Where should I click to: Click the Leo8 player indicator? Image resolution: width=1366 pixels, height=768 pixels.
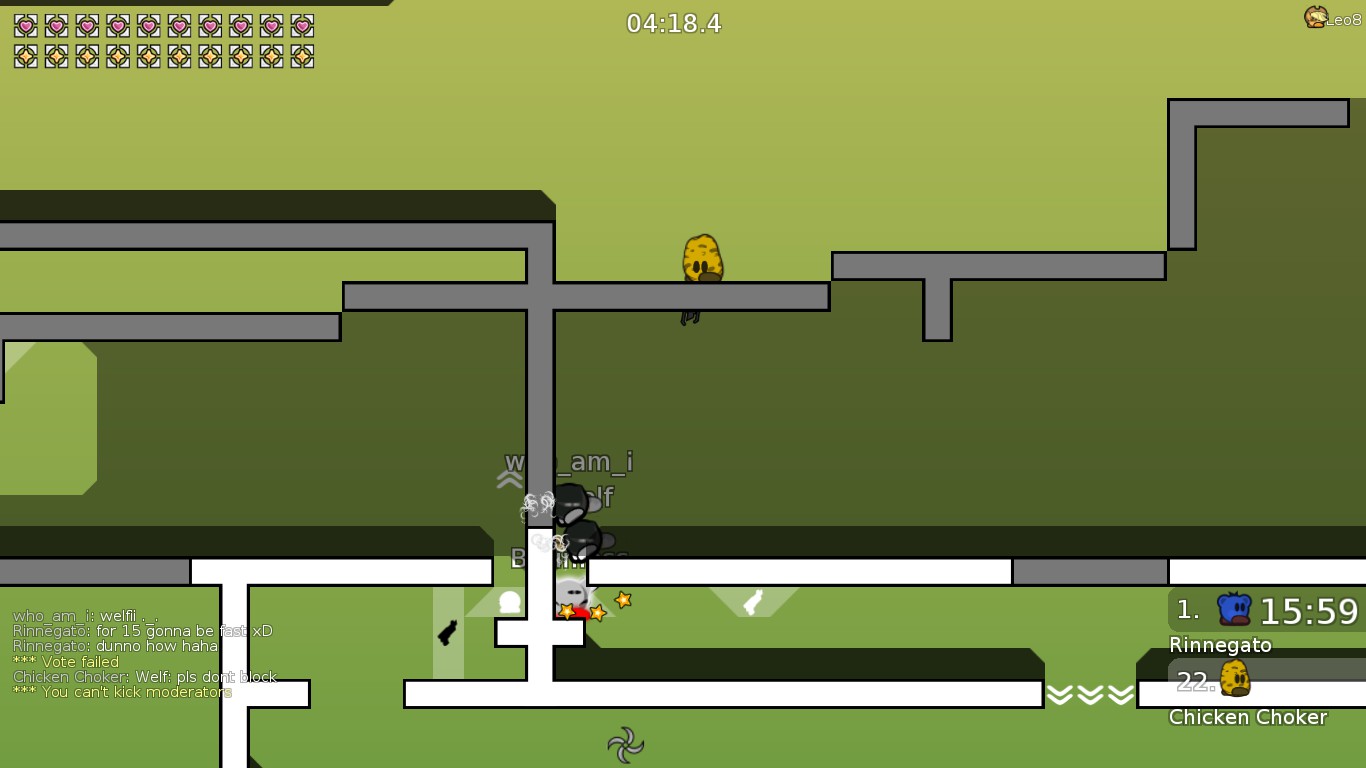(1332, 18)
